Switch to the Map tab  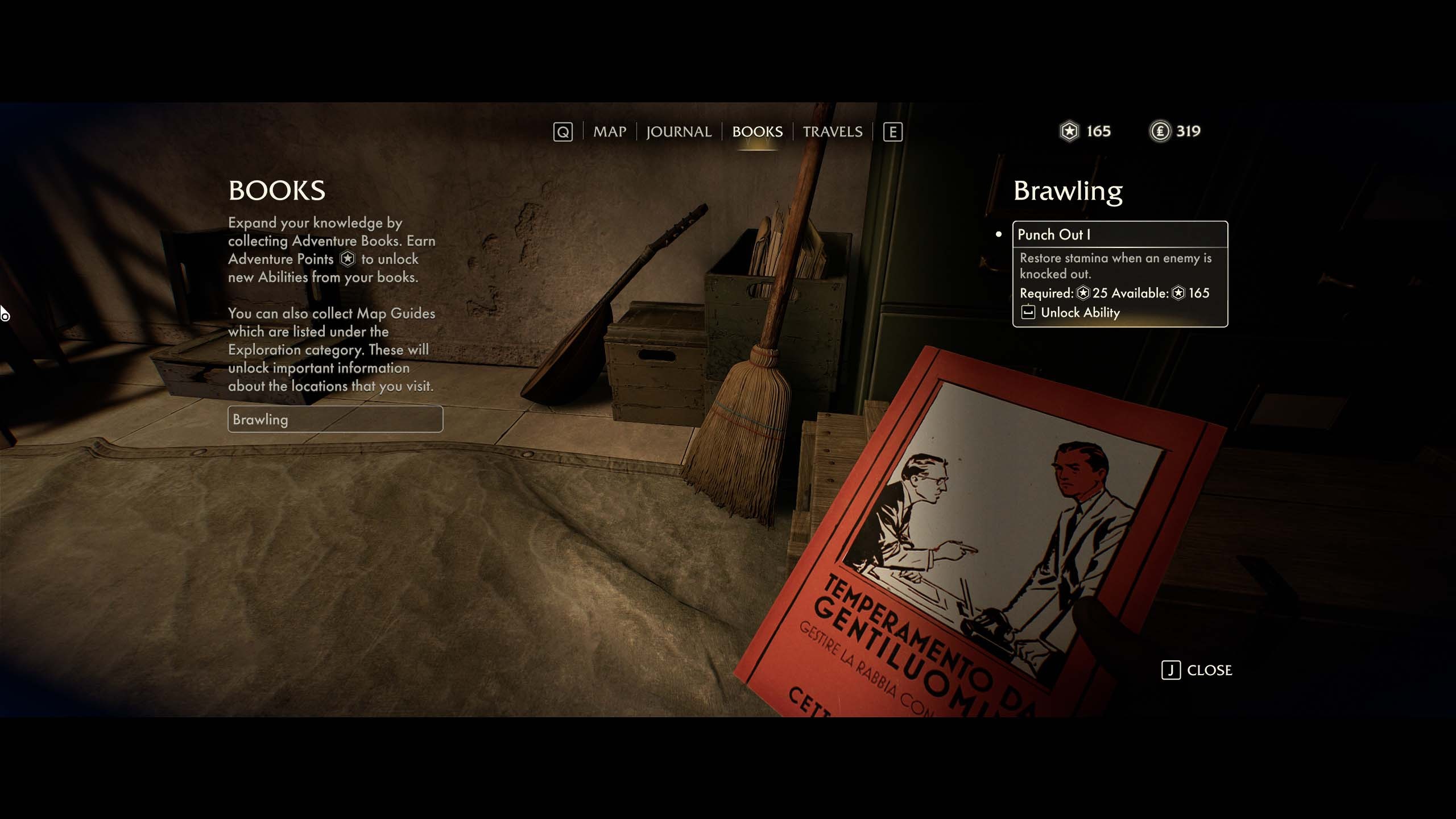pos(609,132)
